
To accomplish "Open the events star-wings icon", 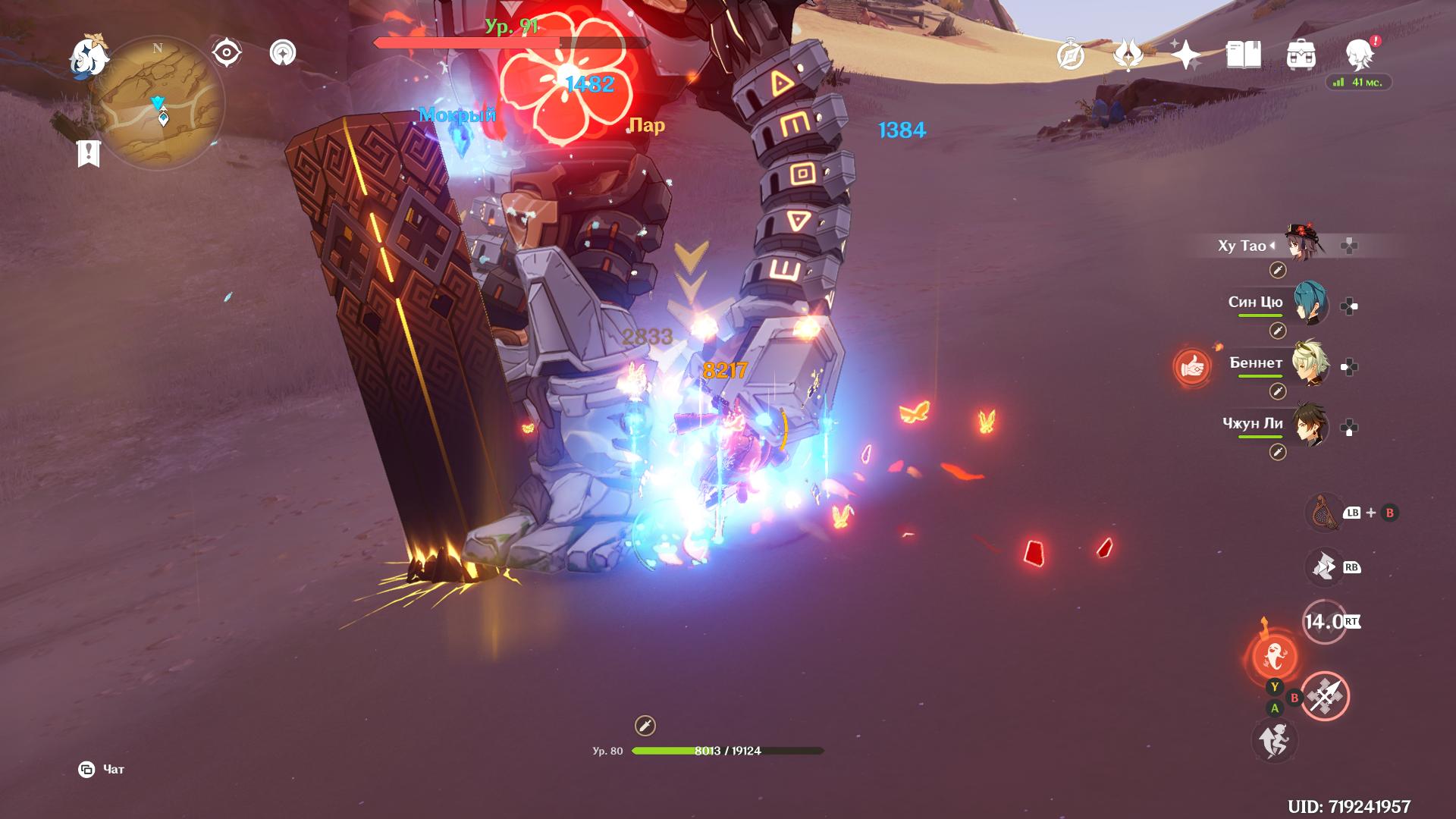I will (x=1128, y=55).
